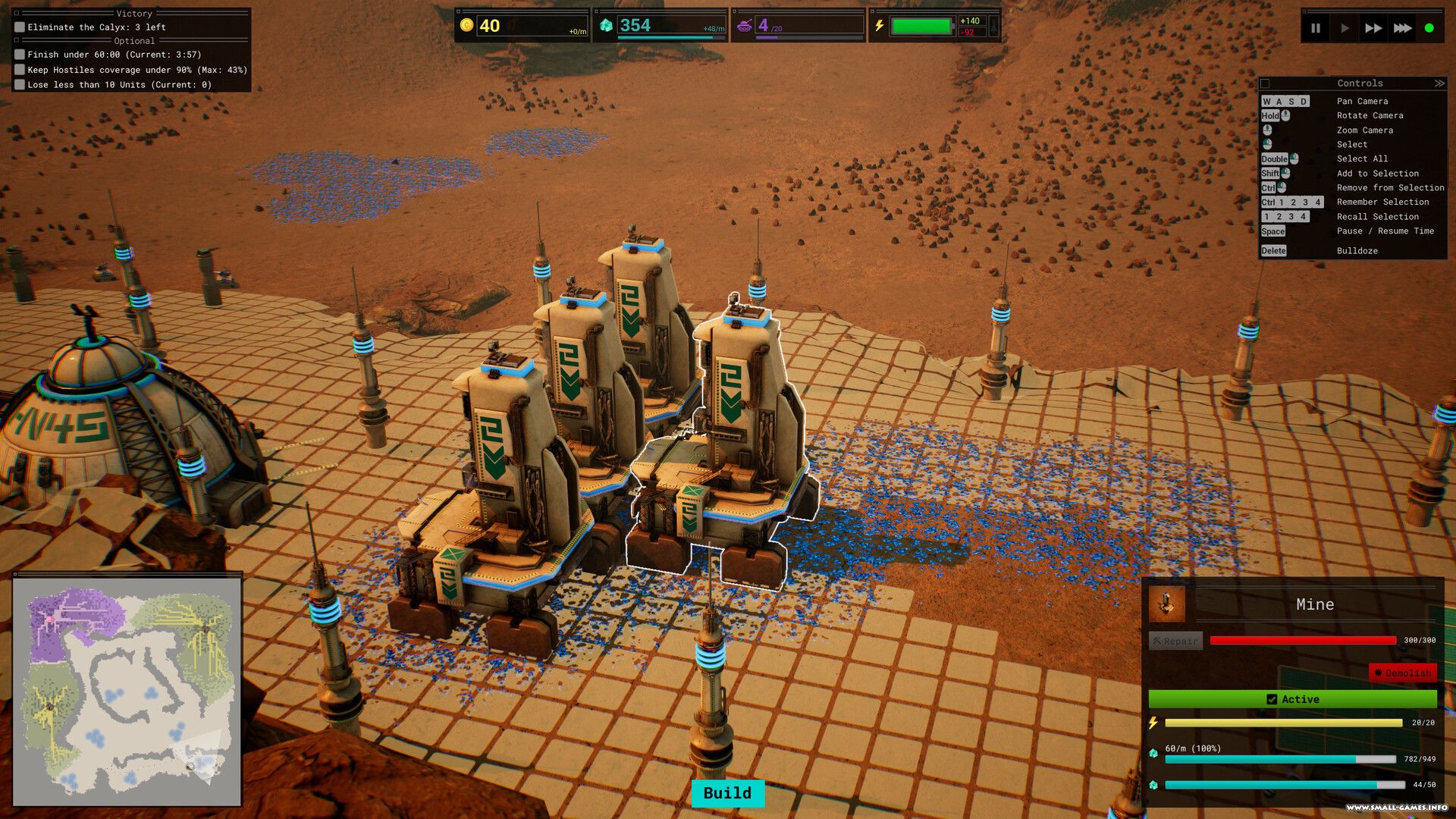Open the Build menu

727,793
